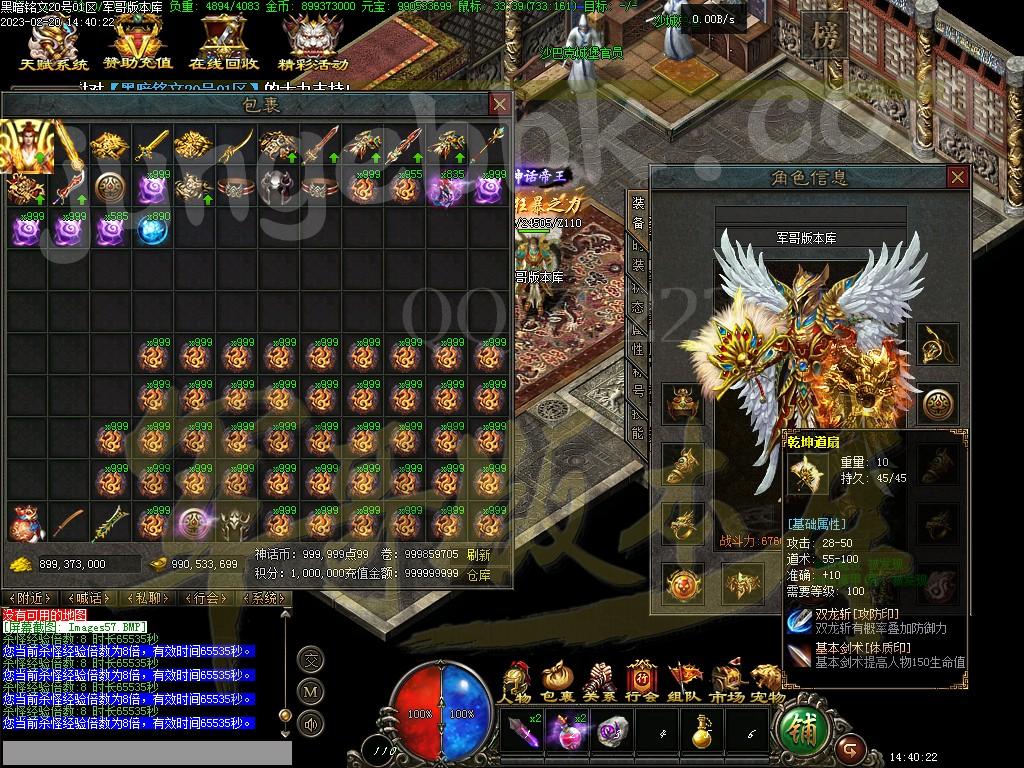Screen dimensions: 1024x768
Task: Close the 包裹 inventory window
Action: coord(499,104)
